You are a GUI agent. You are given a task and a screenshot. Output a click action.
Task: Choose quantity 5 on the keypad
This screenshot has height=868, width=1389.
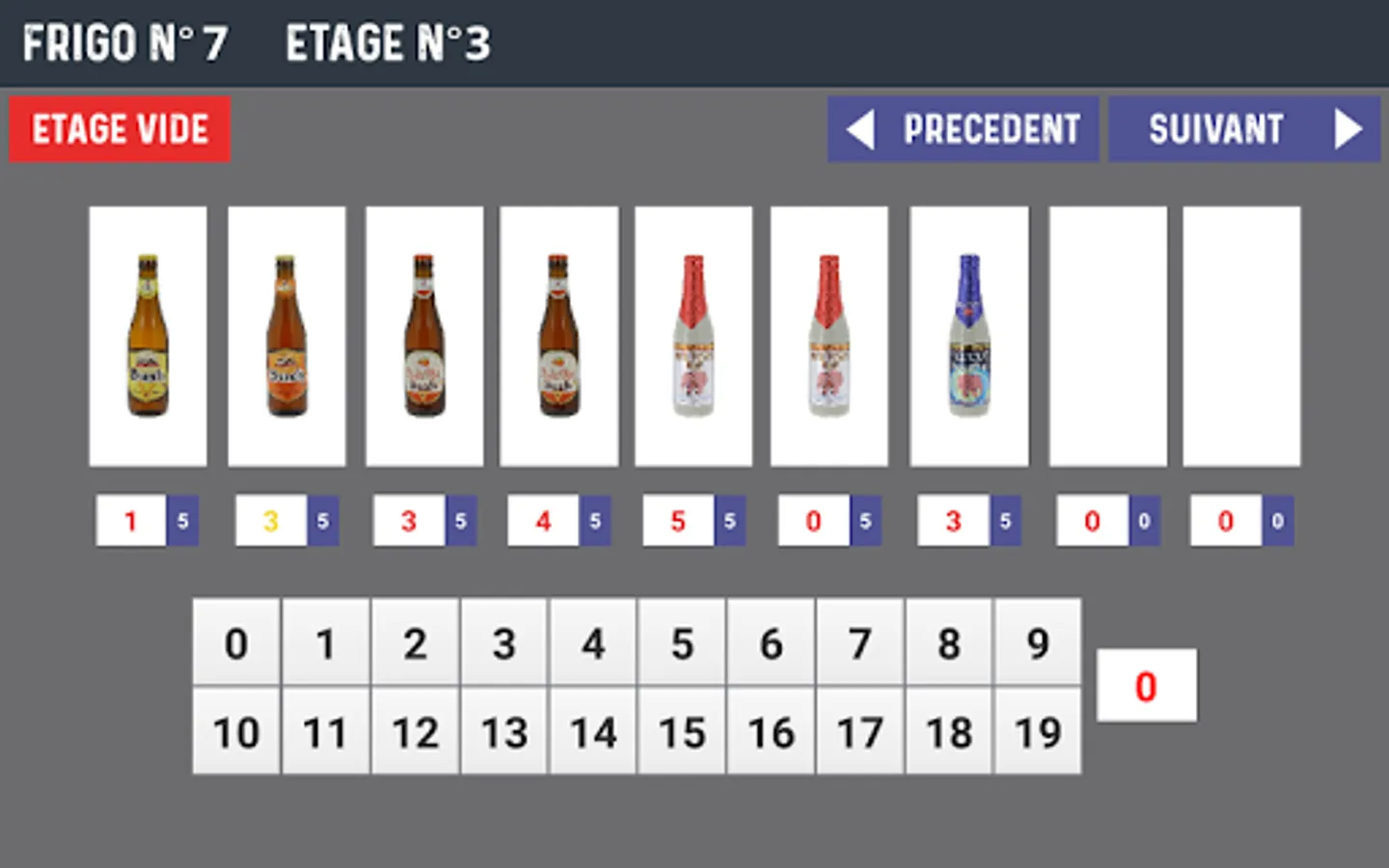point(682,643)
